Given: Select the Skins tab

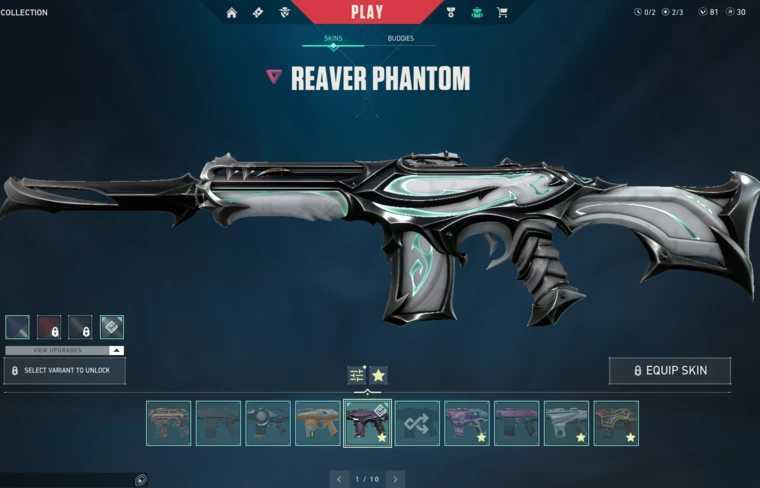Looking at the screenshot, I should click(333, 38).
